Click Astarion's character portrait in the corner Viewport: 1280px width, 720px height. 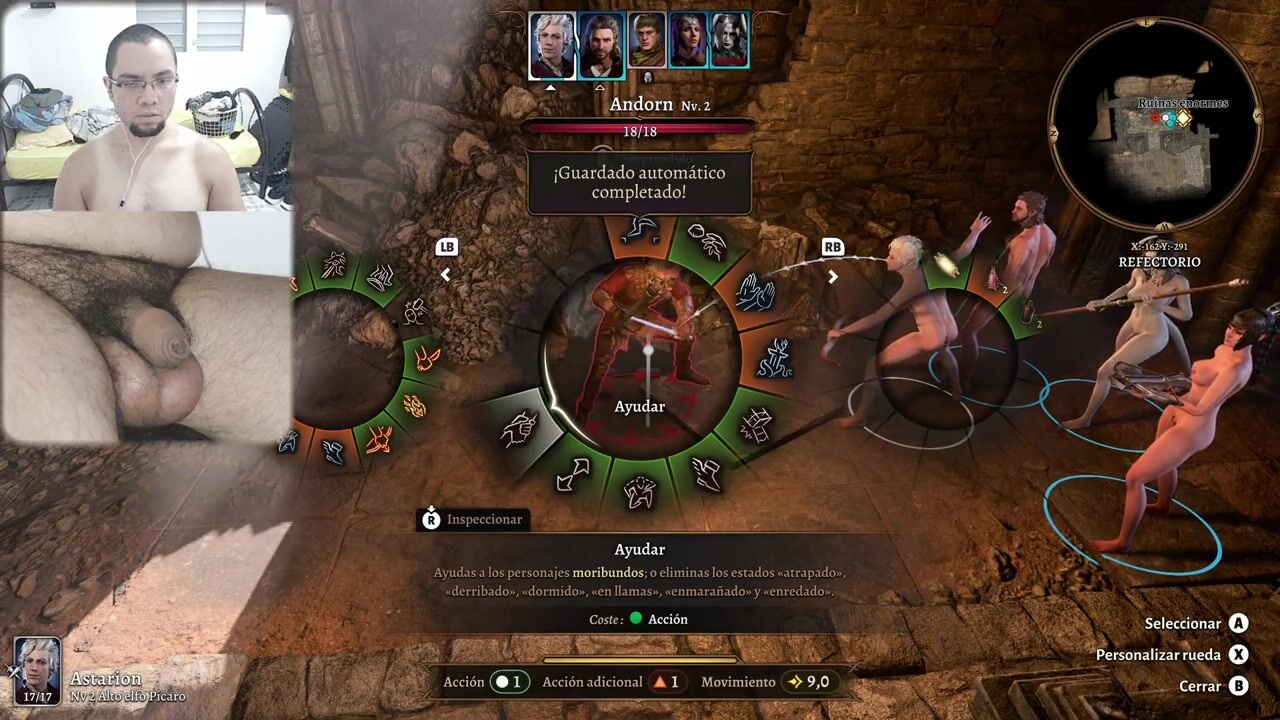pos(37,670)
